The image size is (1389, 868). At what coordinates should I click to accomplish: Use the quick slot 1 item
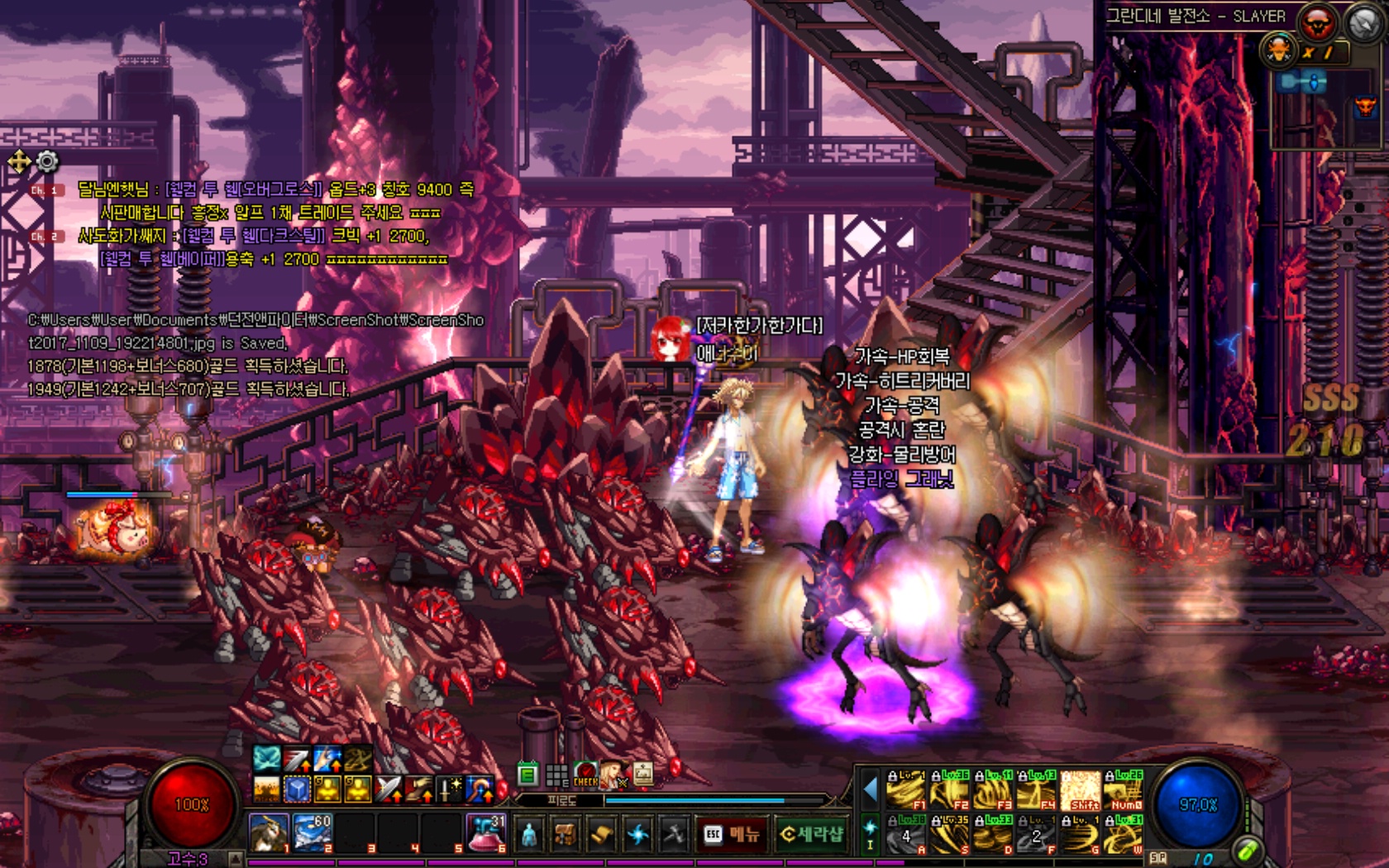click(x=269, y=832)
